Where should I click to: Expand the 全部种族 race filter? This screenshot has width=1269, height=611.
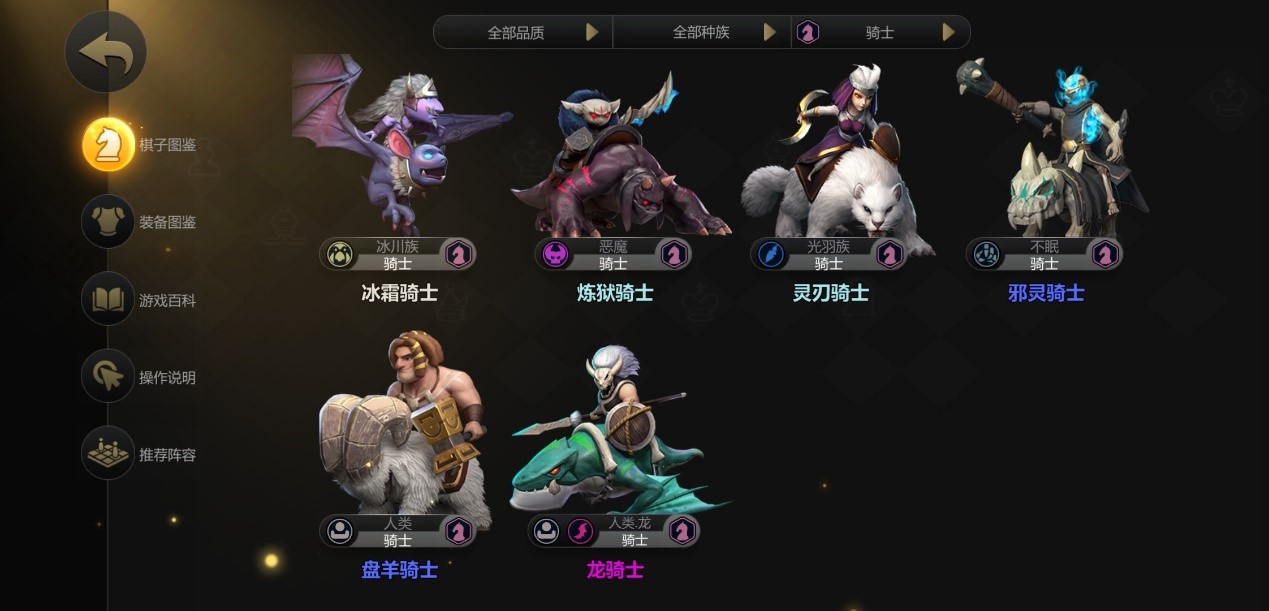coord(702,32)
